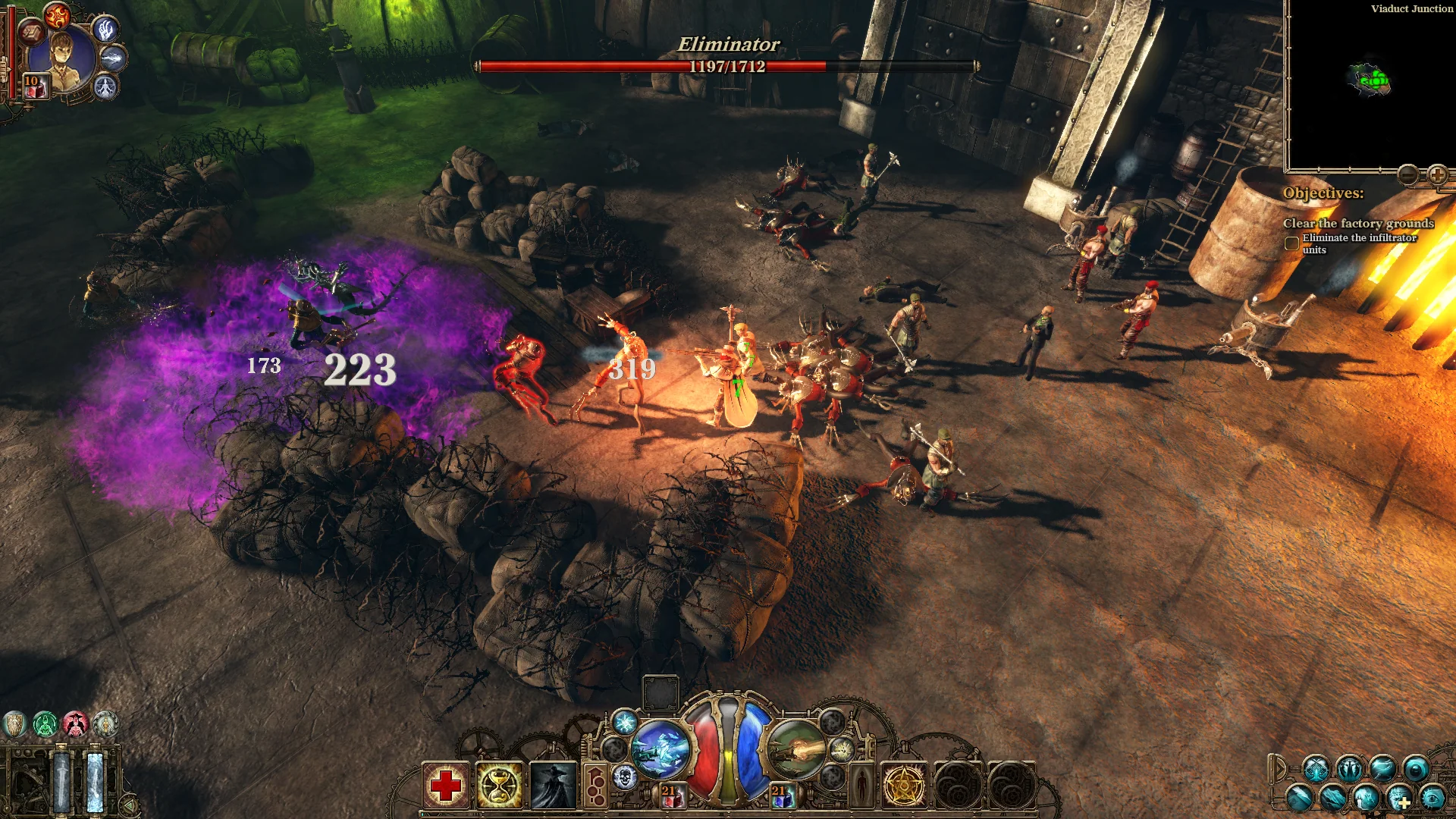1456x819 pixels.
Task: Toggle the spirit meditation companion mode
Action: [105, 87]
